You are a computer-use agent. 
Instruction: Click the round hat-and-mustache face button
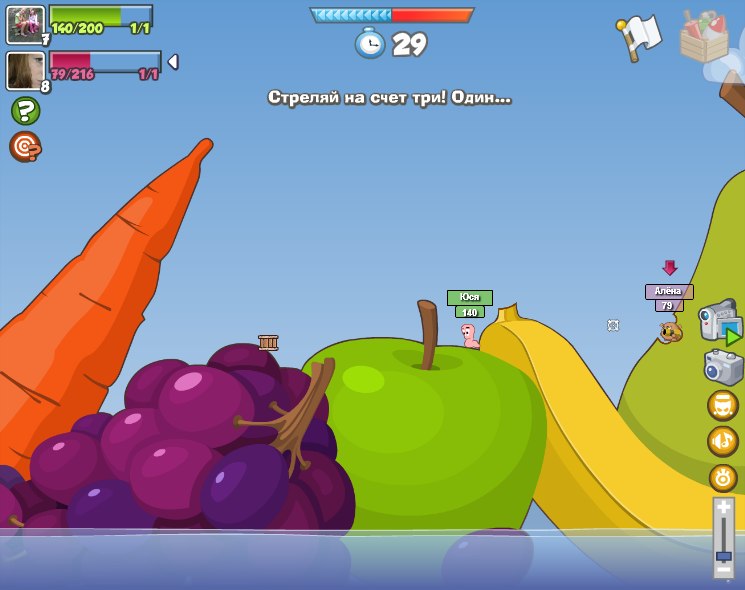723,405
